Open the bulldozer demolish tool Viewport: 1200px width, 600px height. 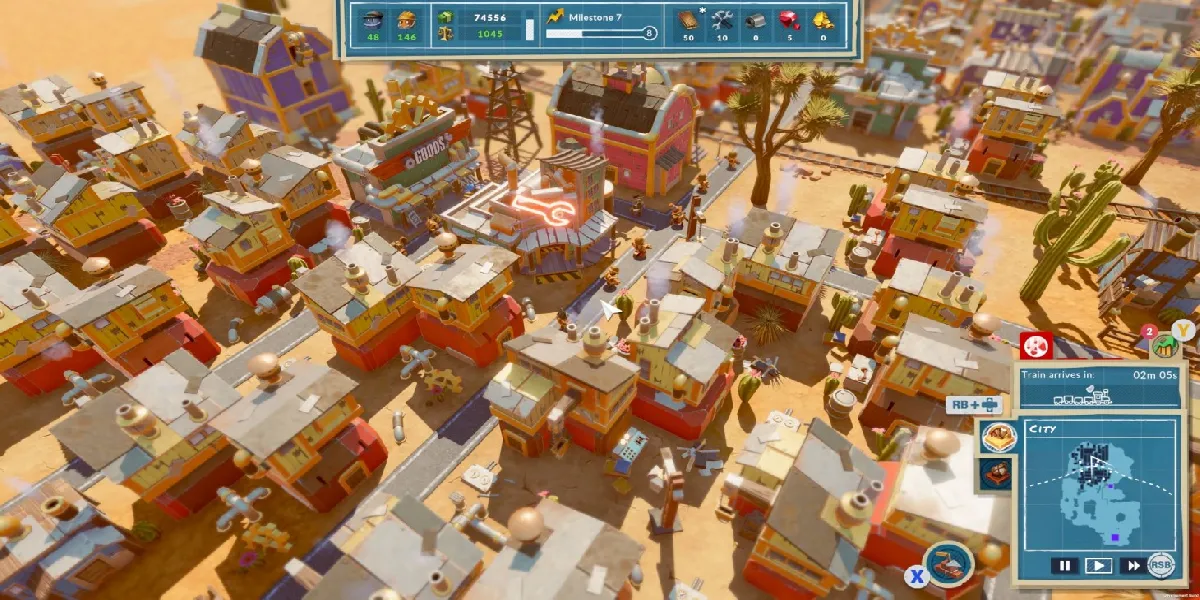tap(948, 561)
